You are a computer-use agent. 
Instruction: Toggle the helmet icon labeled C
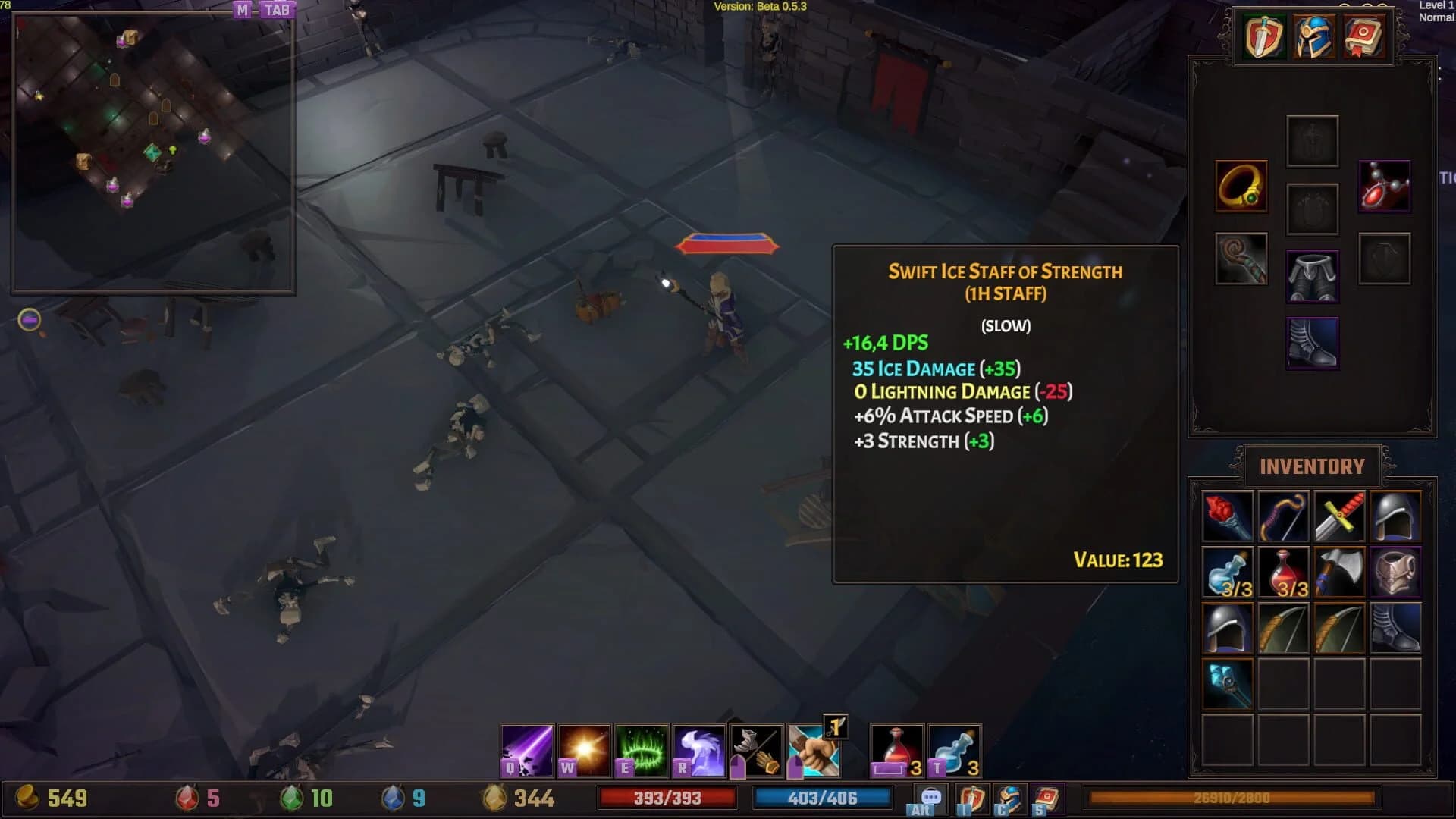[x=1009, y=798]
